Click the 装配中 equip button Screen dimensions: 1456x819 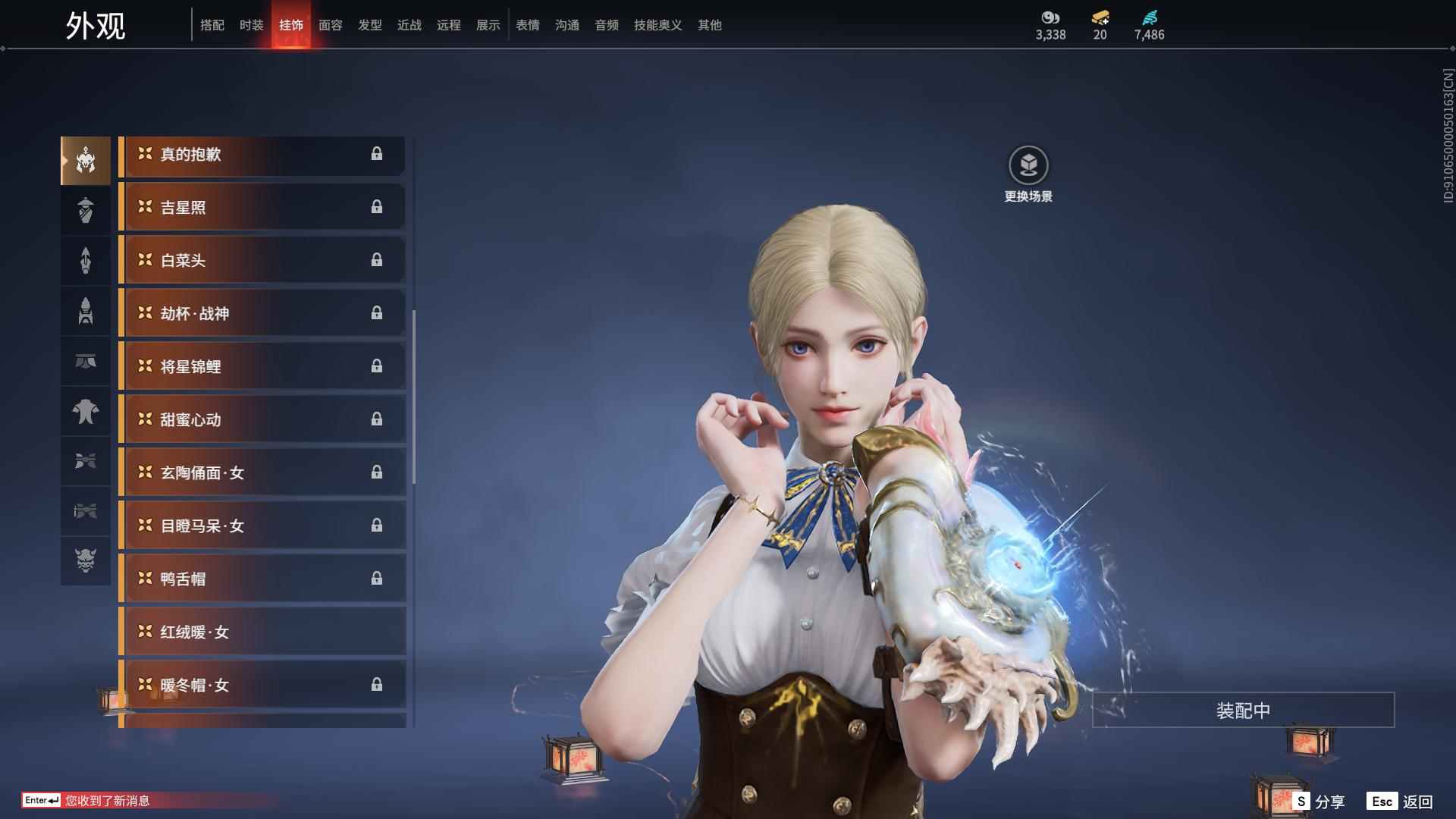pyautogui.click(x=1243, y=711)
